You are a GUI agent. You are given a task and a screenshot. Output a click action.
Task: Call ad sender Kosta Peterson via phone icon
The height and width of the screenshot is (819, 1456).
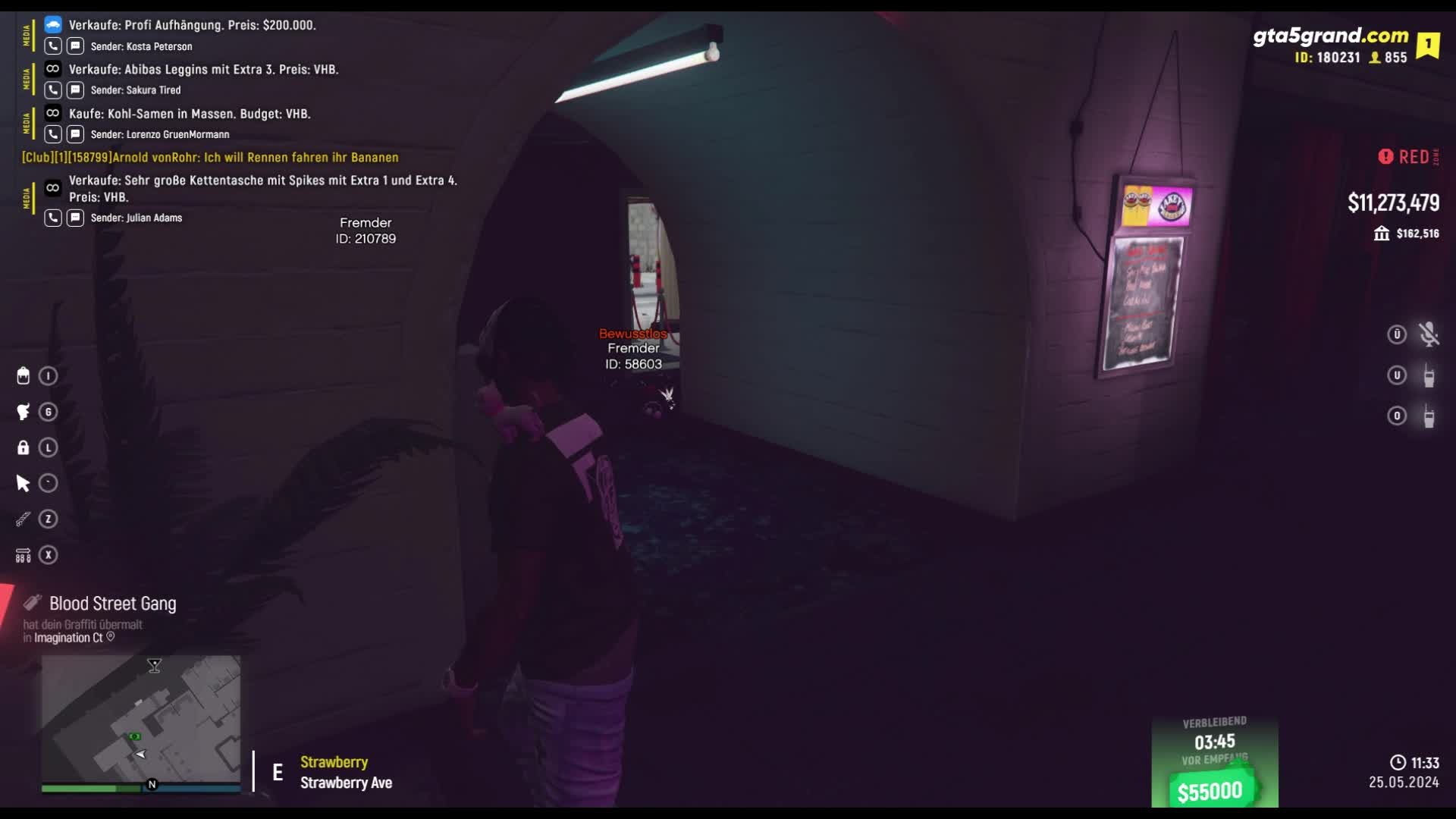point(52,46)
